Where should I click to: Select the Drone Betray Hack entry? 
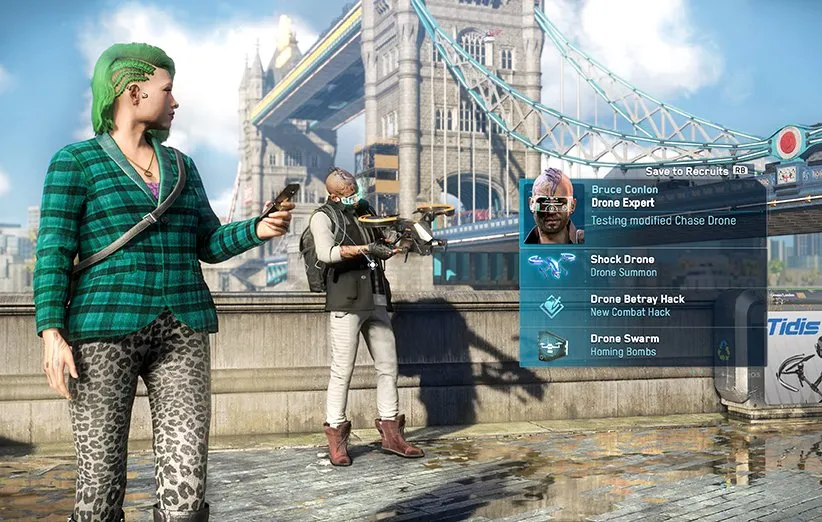coord(642,306)
